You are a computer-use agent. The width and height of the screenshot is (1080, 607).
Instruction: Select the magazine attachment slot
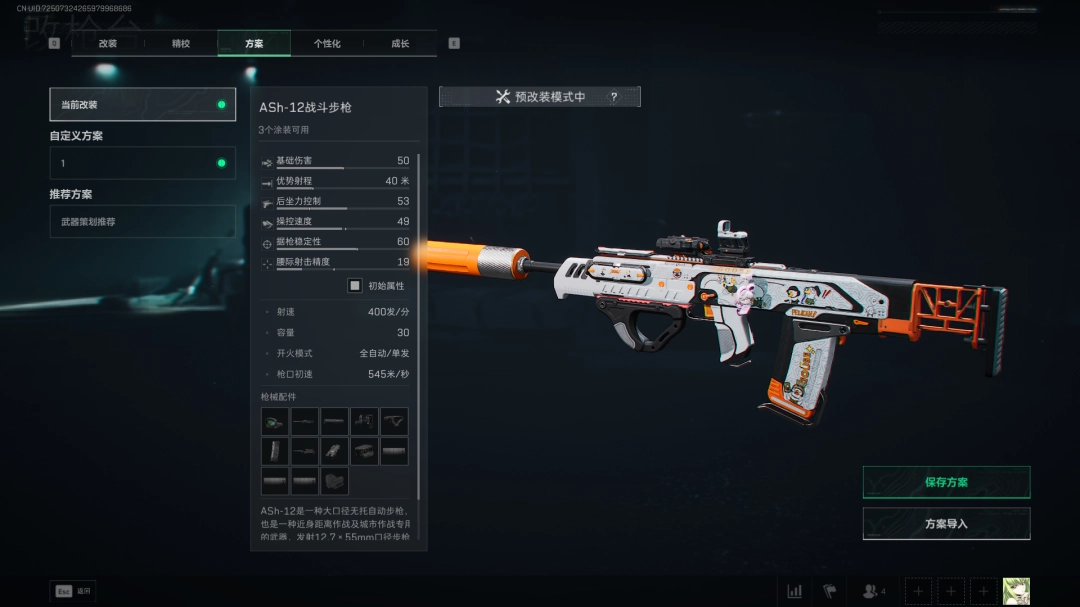275,451
